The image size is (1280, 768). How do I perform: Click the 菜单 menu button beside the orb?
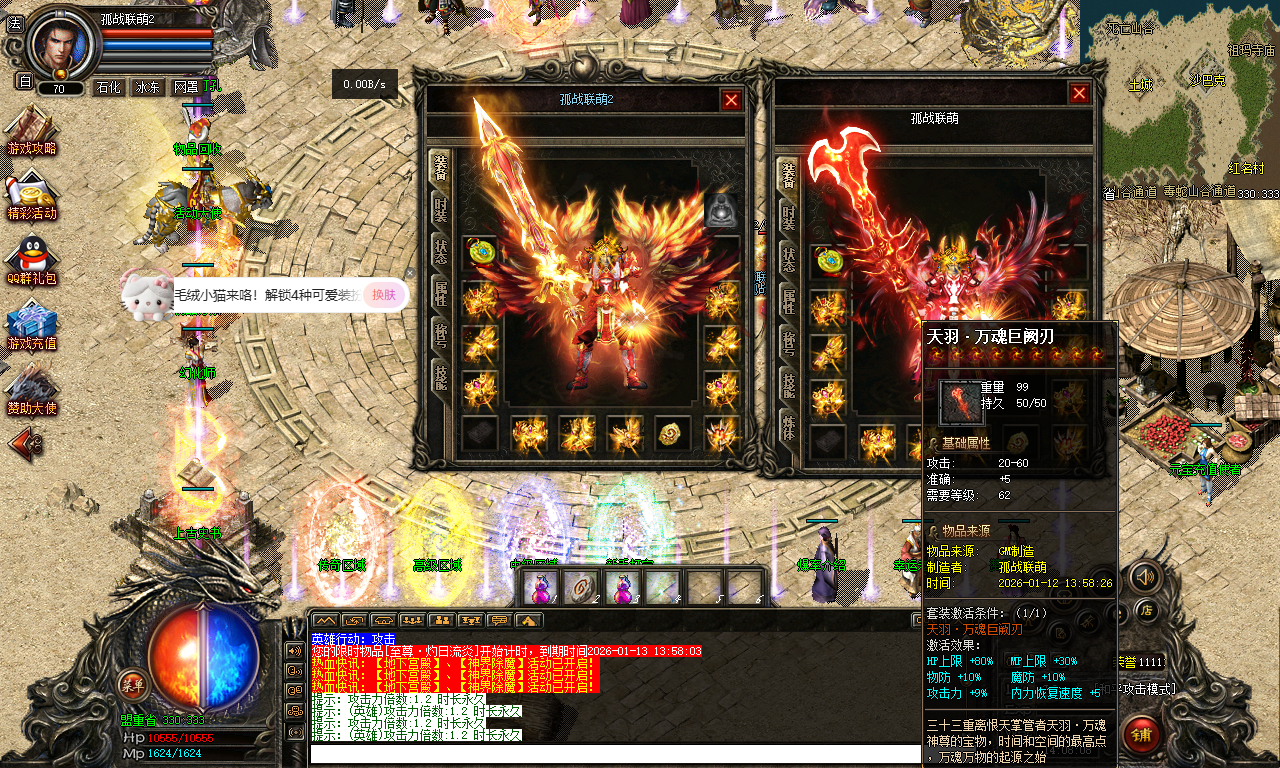tap(133, 686)
